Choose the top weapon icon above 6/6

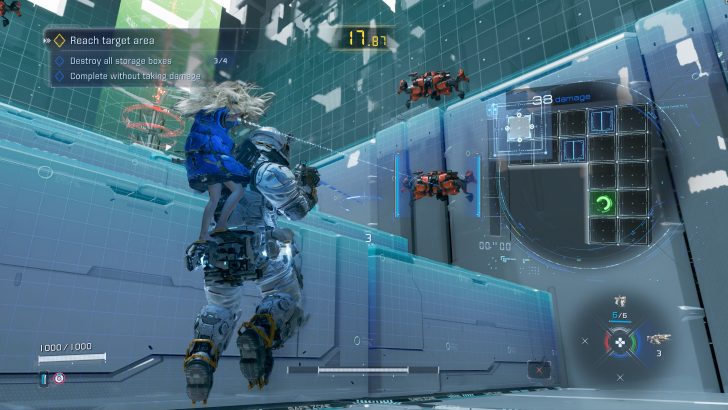(x=619, y=301)
